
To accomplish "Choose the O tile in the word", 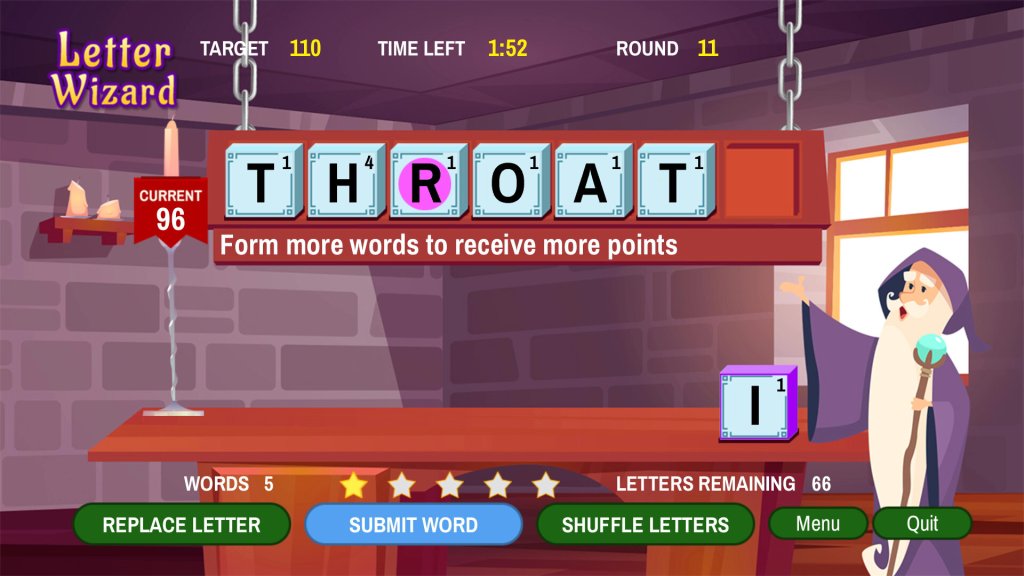I will tap(509, 182).
